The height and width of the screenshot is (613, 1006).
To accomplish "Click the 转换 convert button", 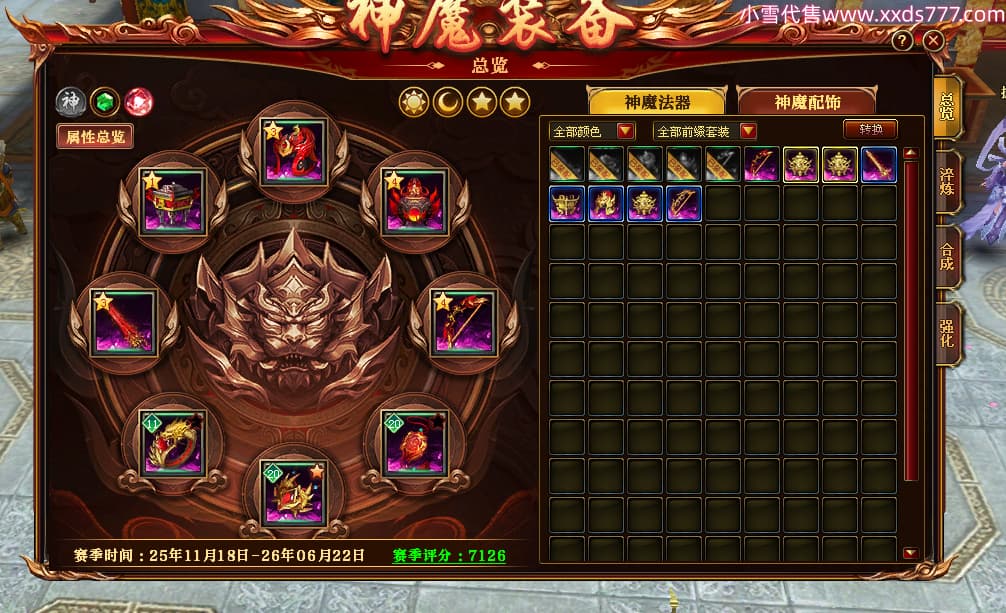I will 870,130.
